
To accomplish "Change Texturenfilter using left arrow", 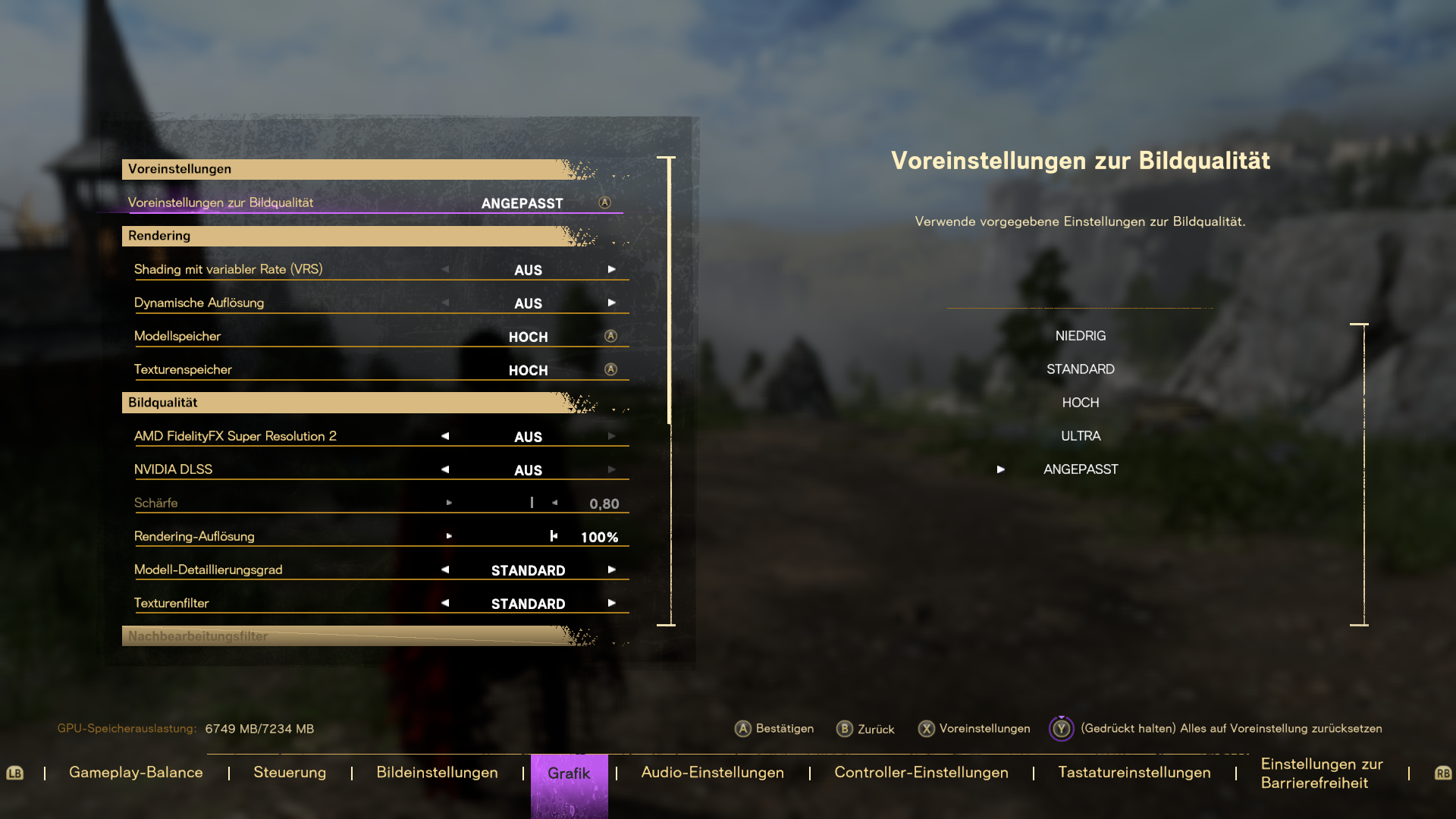I will tap(444, 603).
